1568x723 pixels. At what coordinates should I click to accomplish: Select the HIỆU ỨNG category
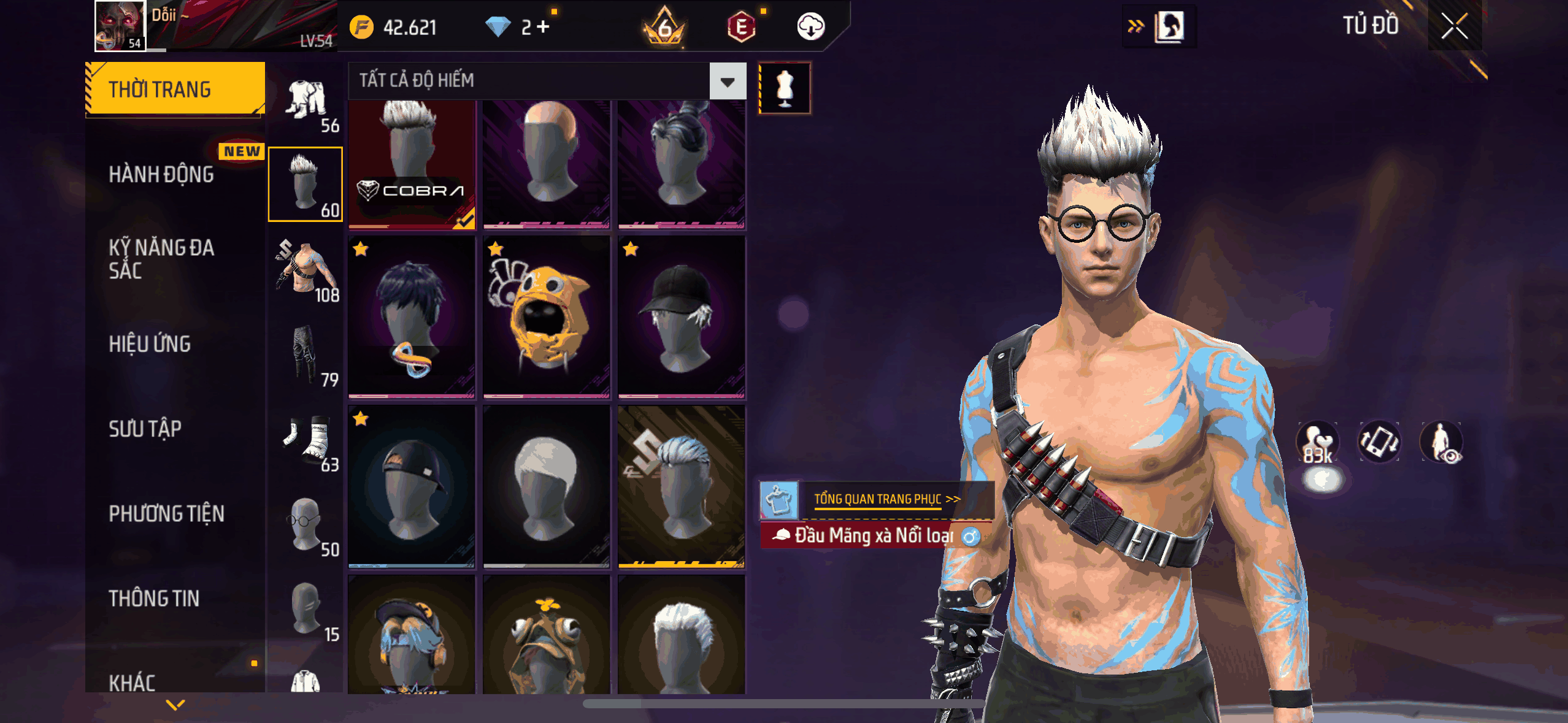150,344
